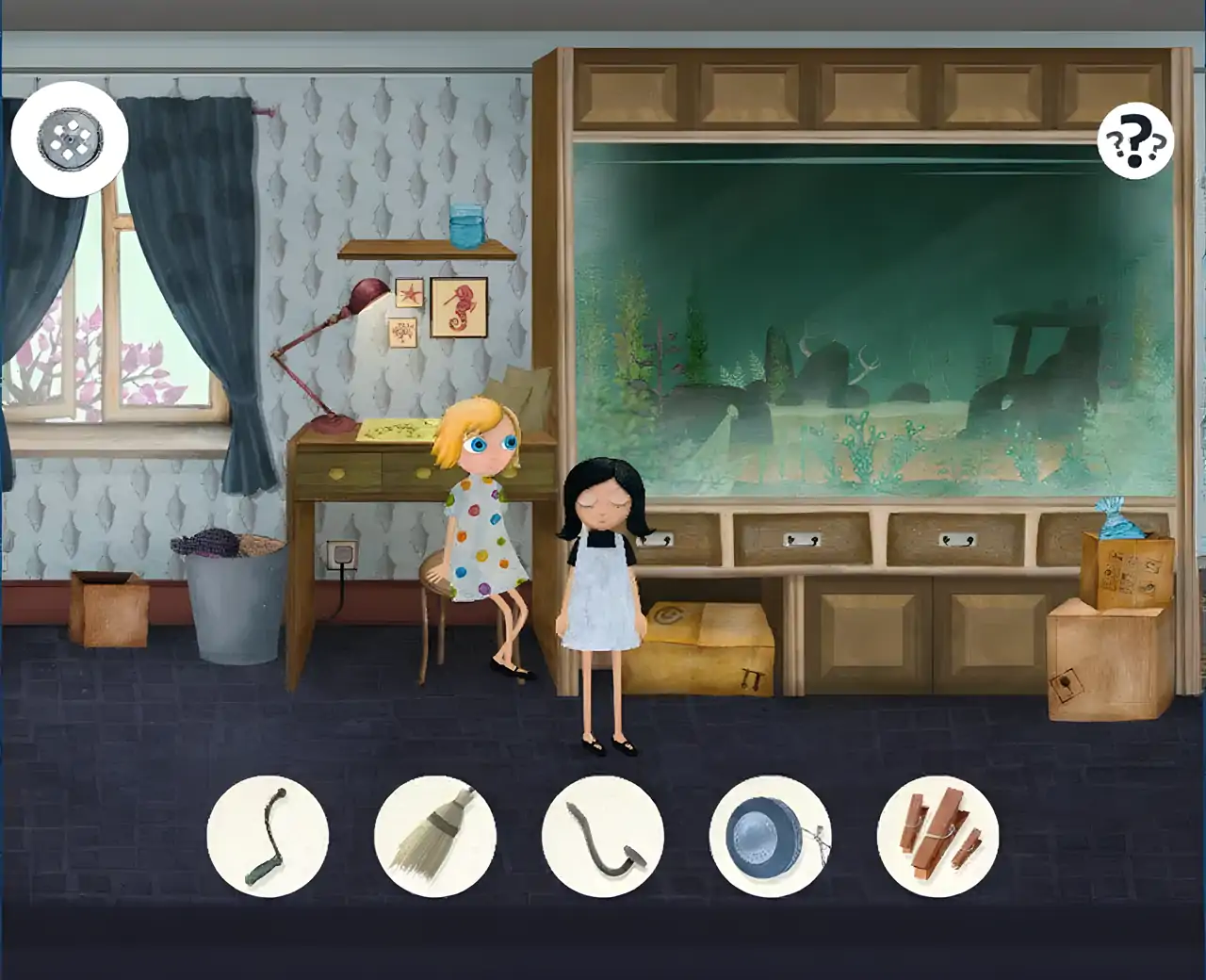Select the blue yo-yo inventory slot
The image size is (1206, 980).
pos(771,835)
